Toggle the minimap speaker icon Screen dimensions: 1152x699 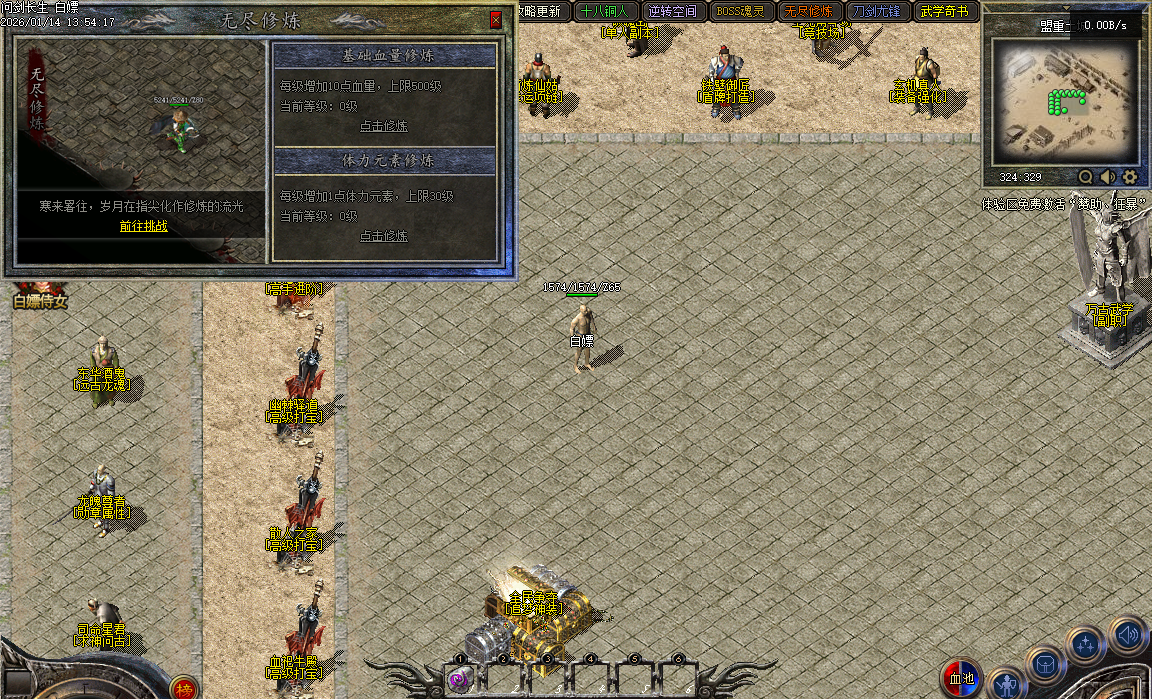coord(1108,177)
